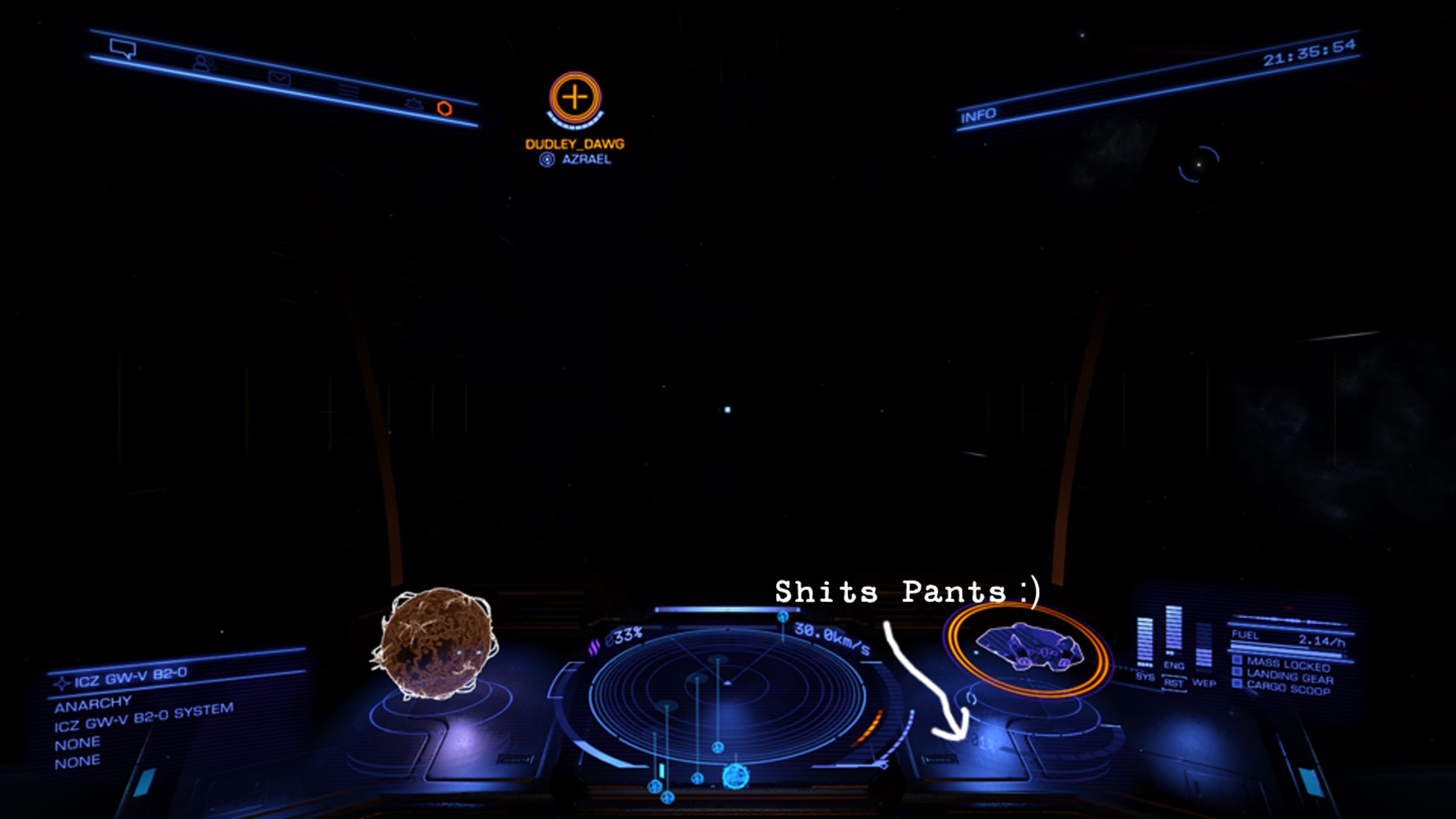Select wing member DUDLEY_DAWG marker
This screenshot has height=819, width=1456.
(575, 98)
